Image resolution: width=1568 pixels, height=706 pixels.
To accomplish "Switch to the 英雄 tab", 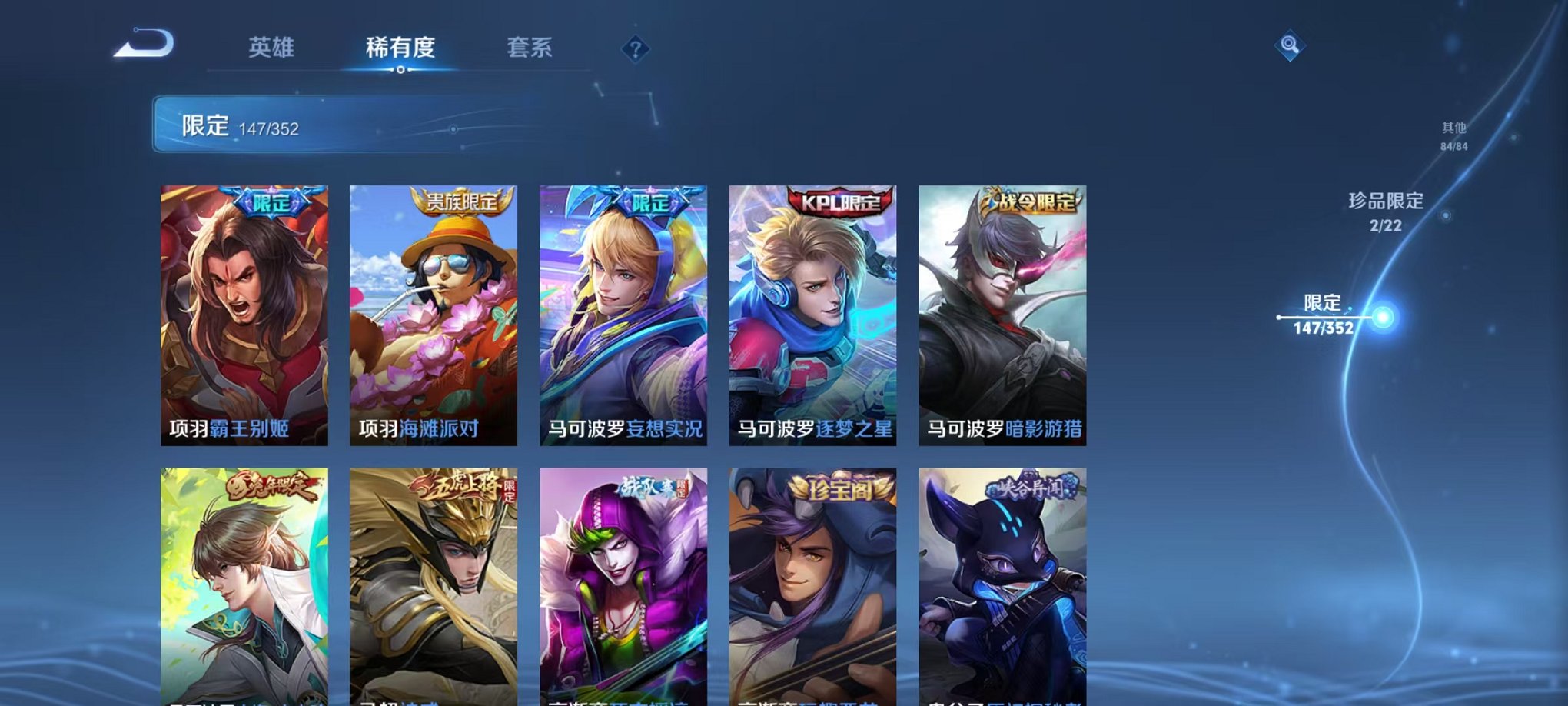I will coord(271,48).
